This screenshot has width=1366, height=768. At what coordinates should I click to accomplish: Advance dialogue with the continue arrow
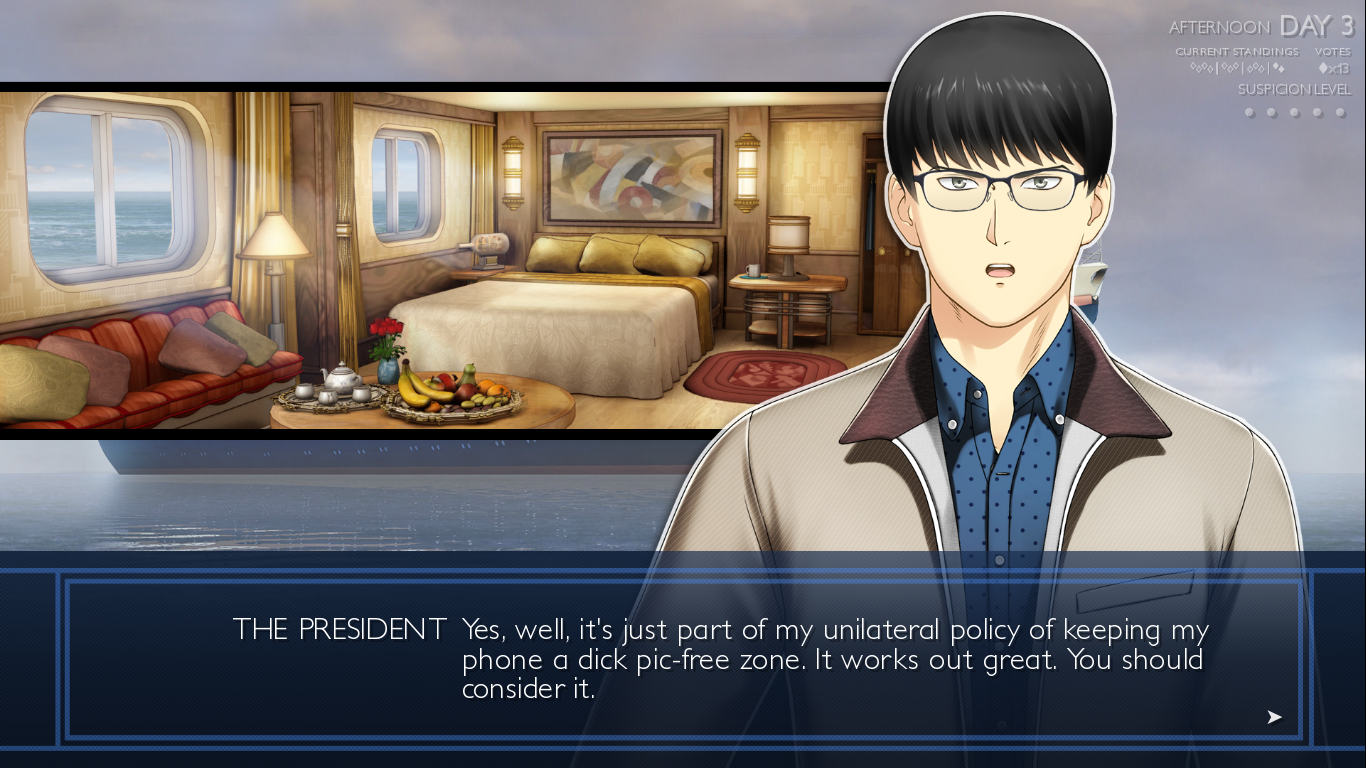pos(1274,717)
